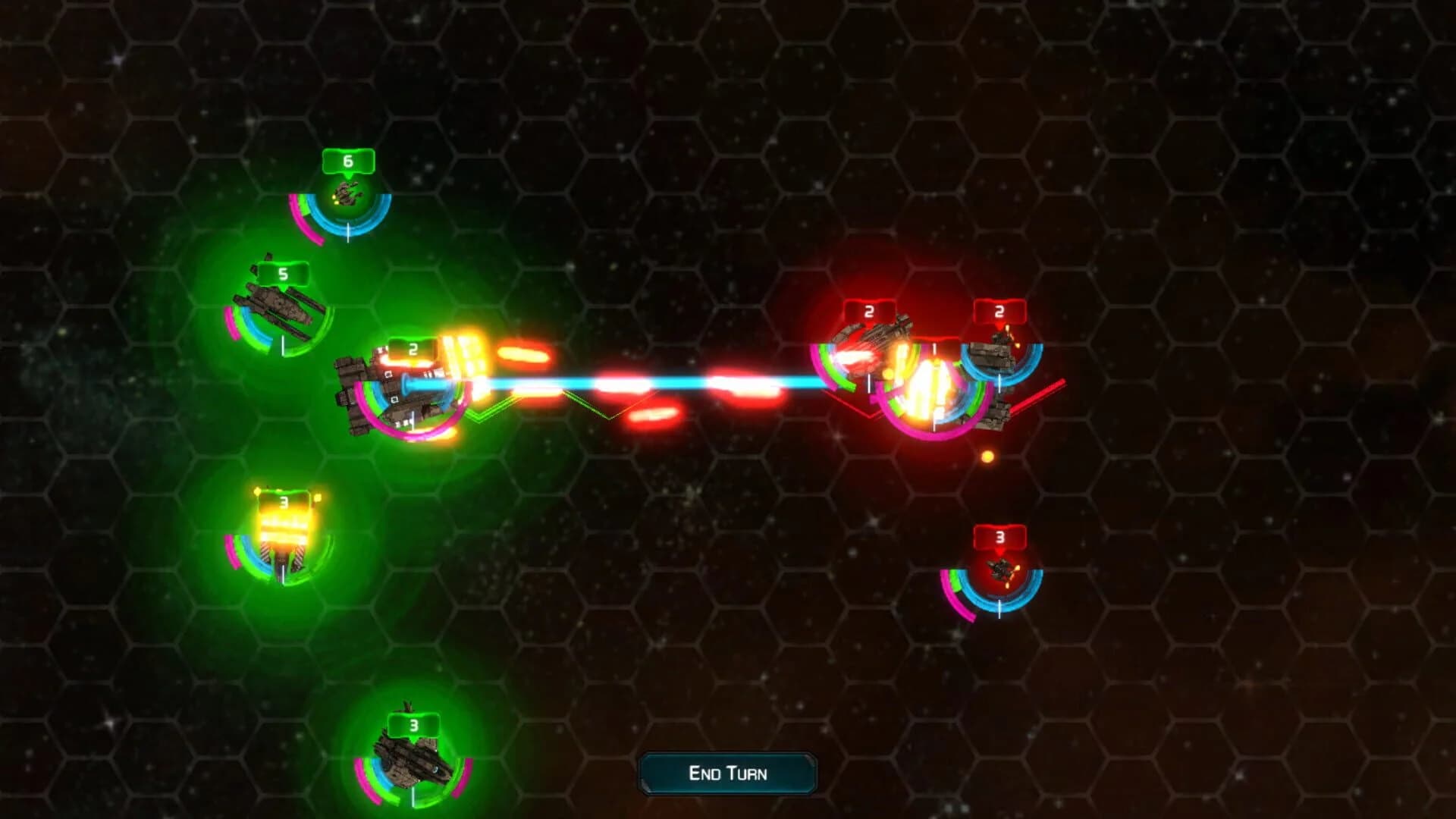1456x819 pixels.
Task: Select the green carrier ship at bottom marked 3
Action: pyautogui.click(x=409, y=758)
